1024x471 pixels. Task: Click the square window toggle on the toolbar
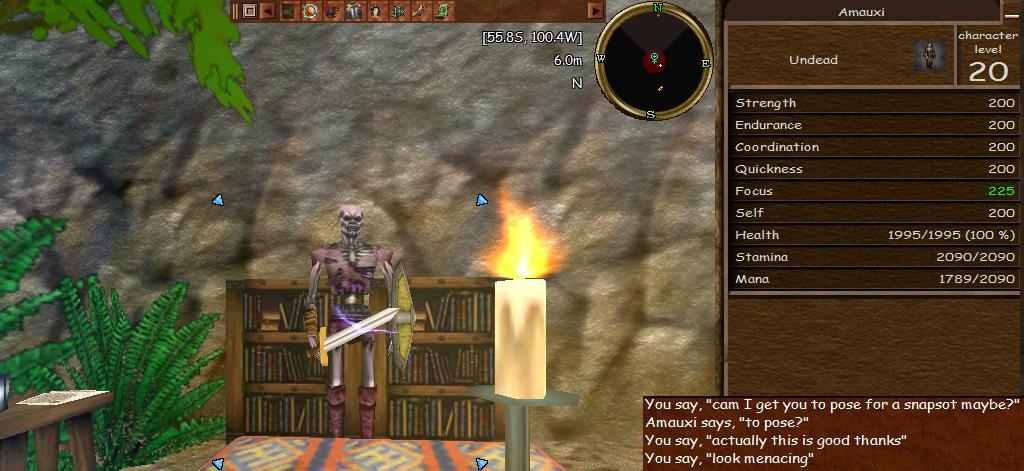pyautogui.click(x=249, y=11)
